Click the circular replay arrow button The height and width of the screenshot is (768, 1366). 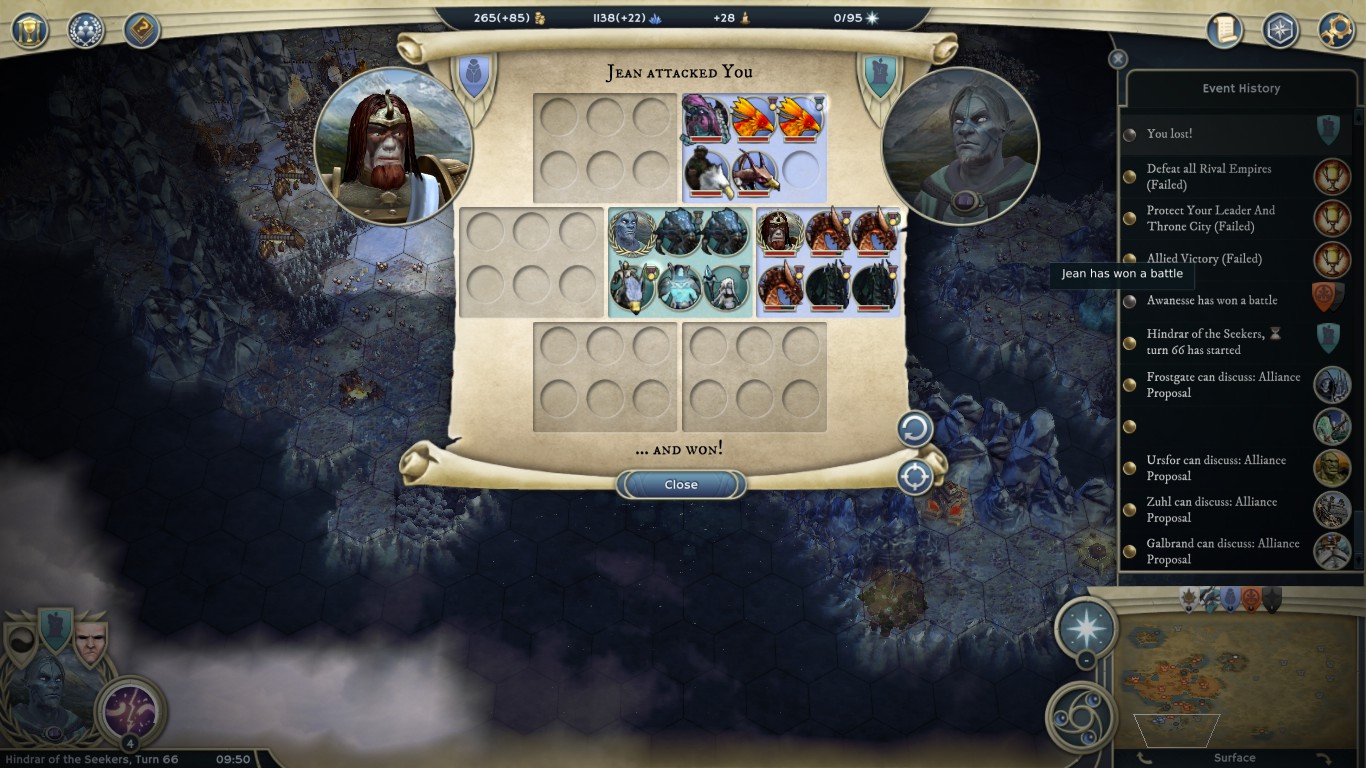tap(915, 430)
